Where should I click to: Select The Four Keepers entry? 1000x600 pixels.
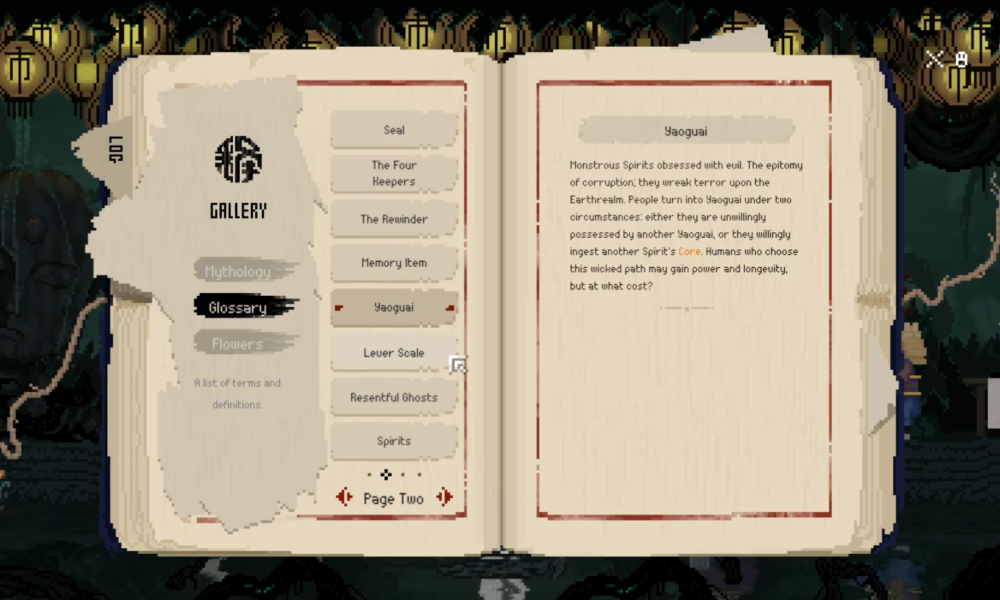(x=394, y=173)
